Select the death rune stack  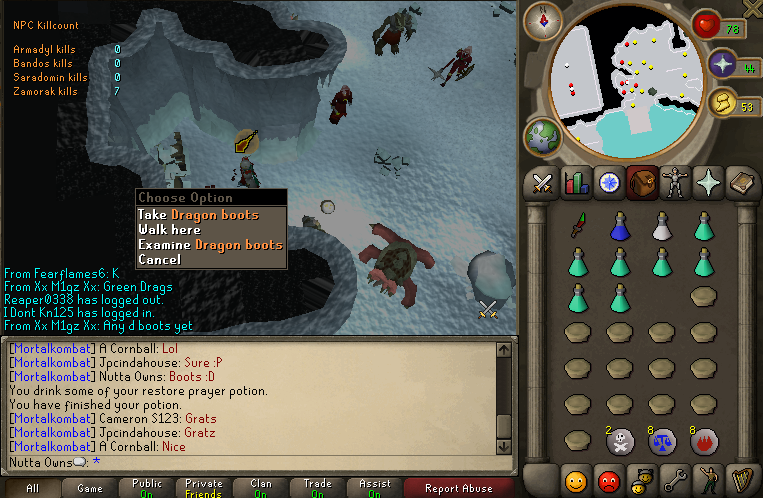coord(619,441)
